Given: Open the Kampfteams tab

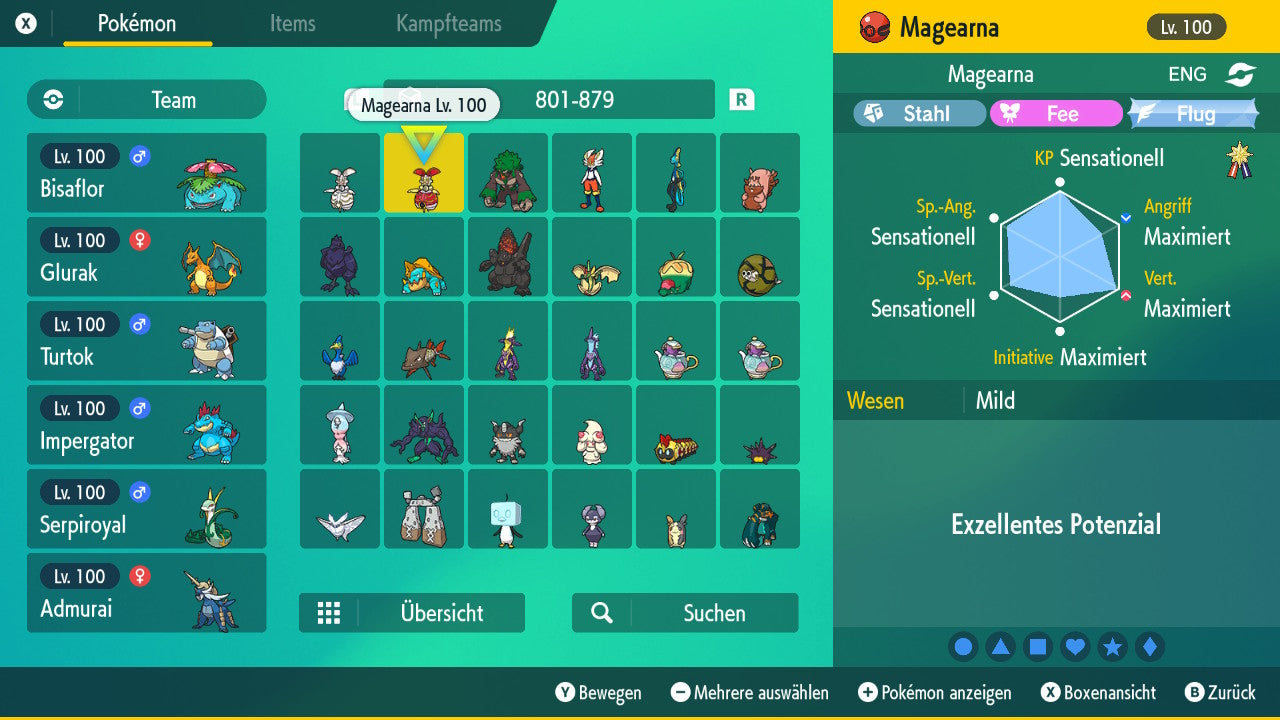Looking at the screenshot, I should click(447, 24).
